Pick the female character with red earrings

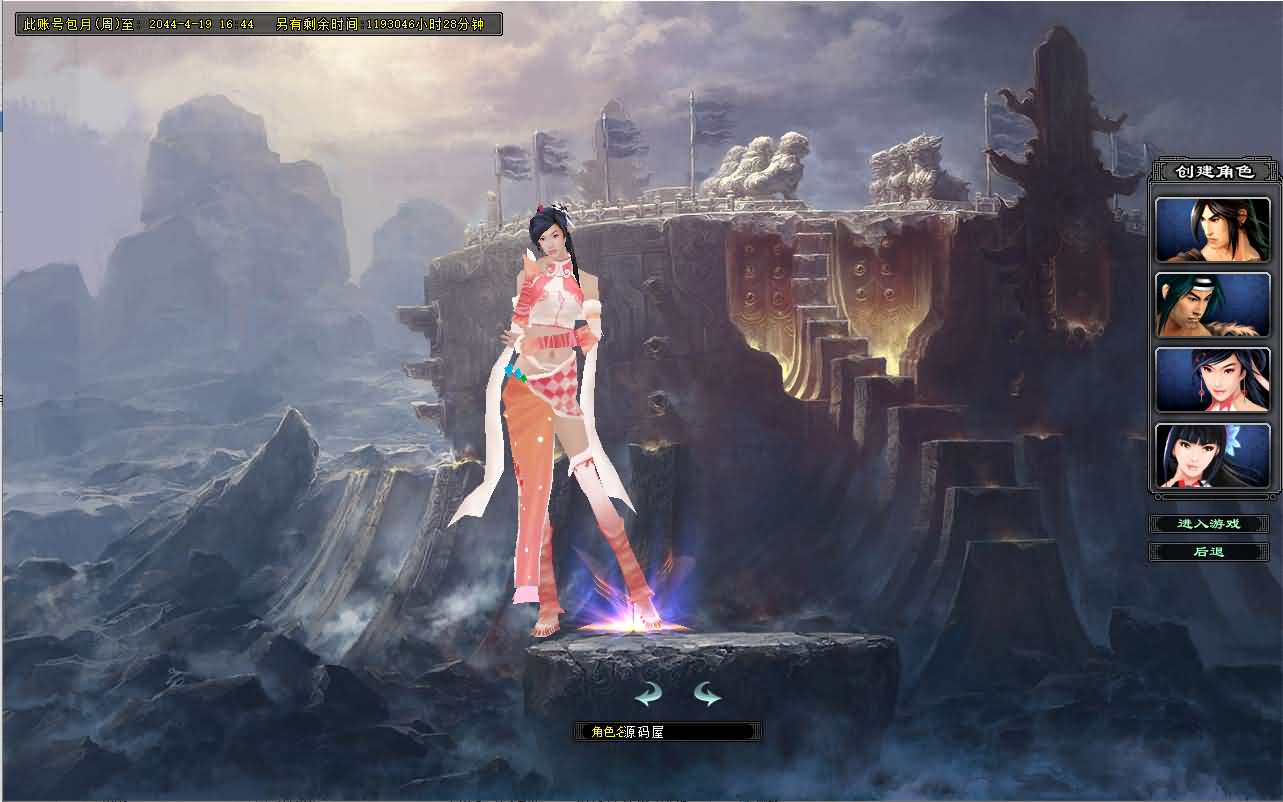pyautogui.click(x=1212, y=380)
